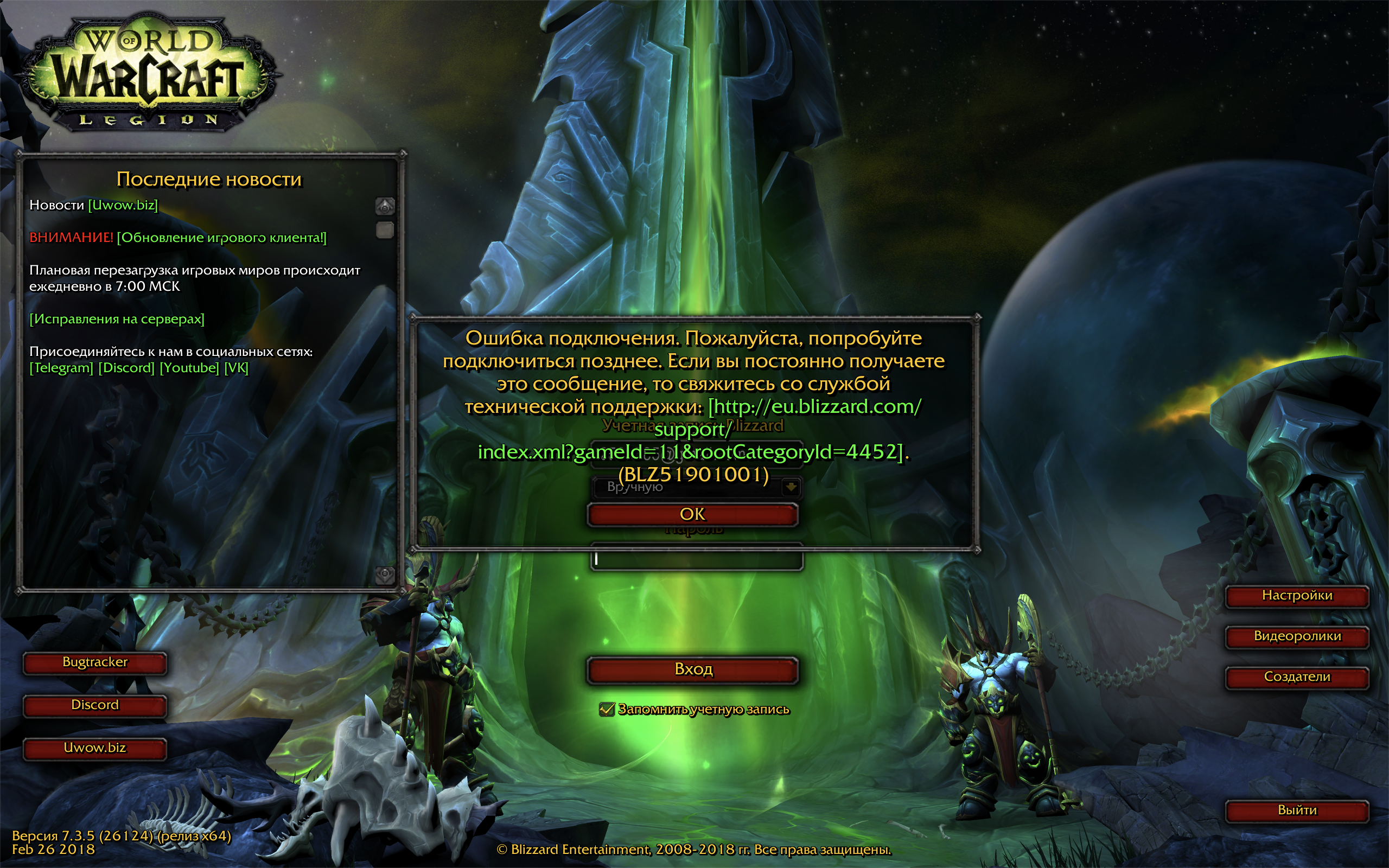
Task: Follow the [Discord] link in the news
Action: pos(126,367)
